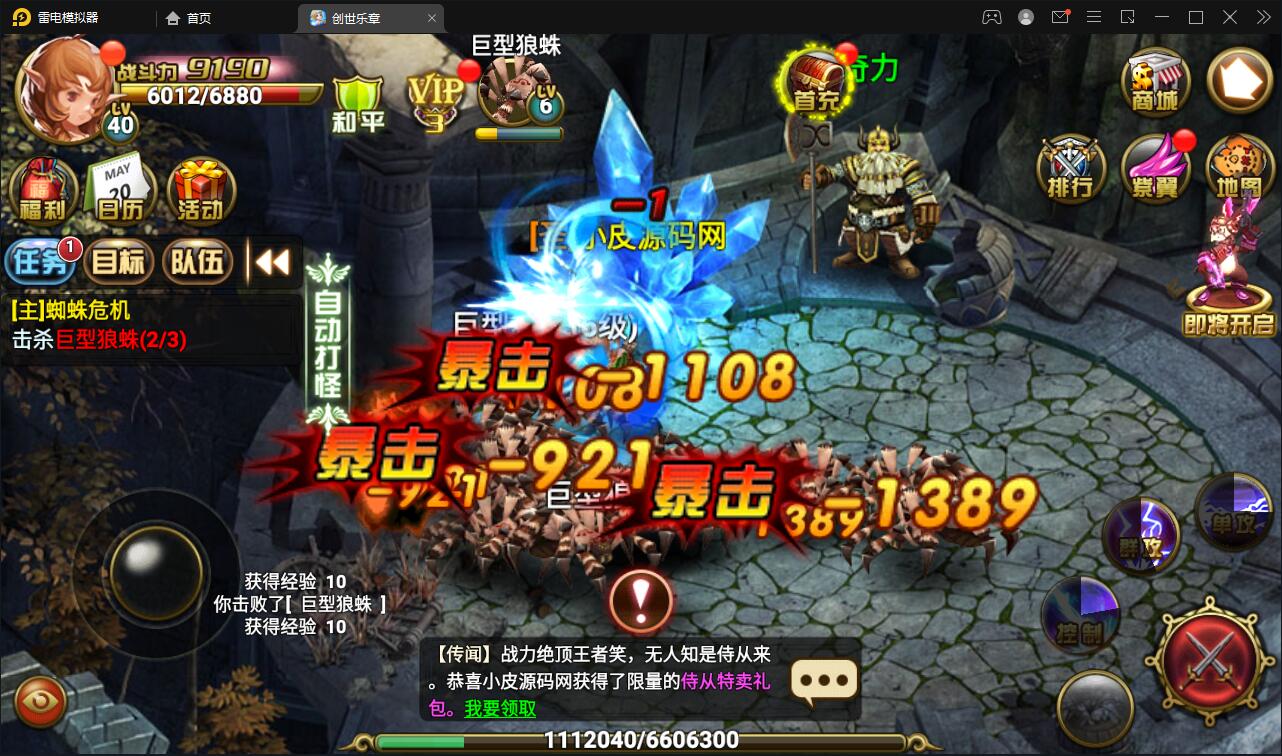1282x756 pixels.
Task: Click the boss HP bar showing 1112040/6606300
Action: (640, 741)
